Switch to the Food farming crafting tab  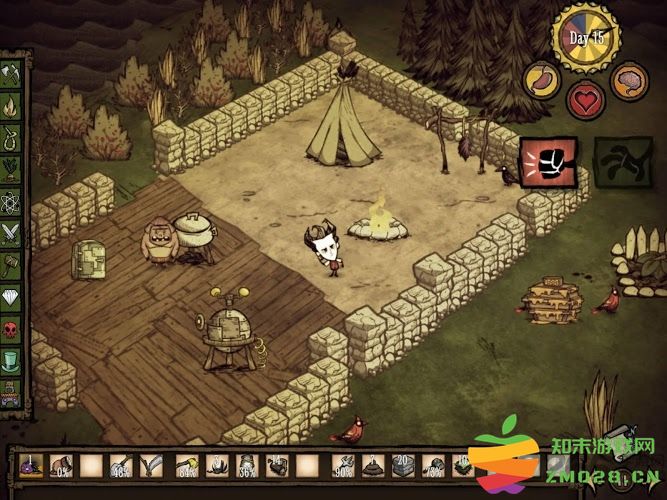12,170
